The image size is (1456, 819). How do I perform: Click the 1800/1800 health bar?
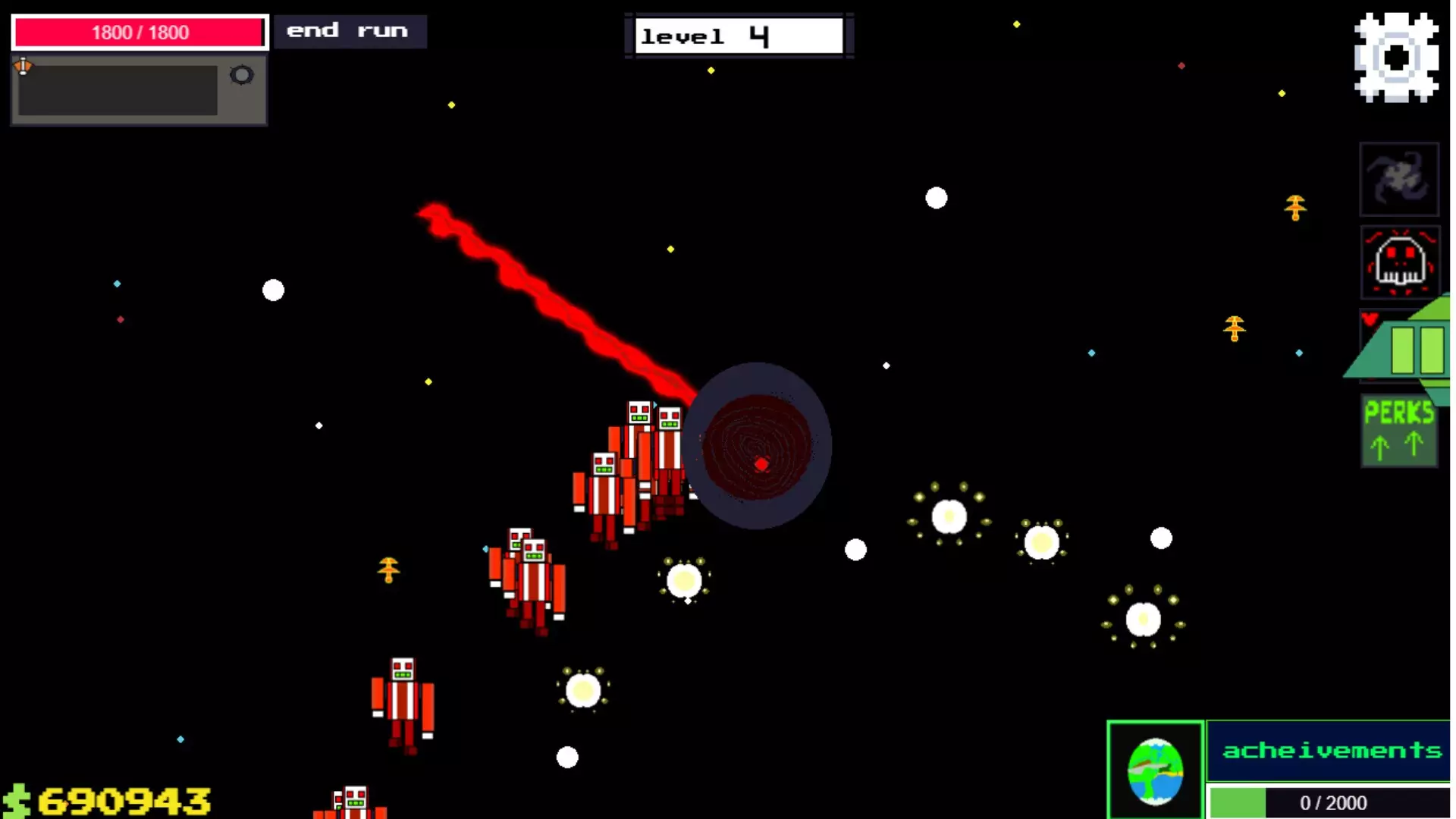pyautogui.click(x=139, y=32)
